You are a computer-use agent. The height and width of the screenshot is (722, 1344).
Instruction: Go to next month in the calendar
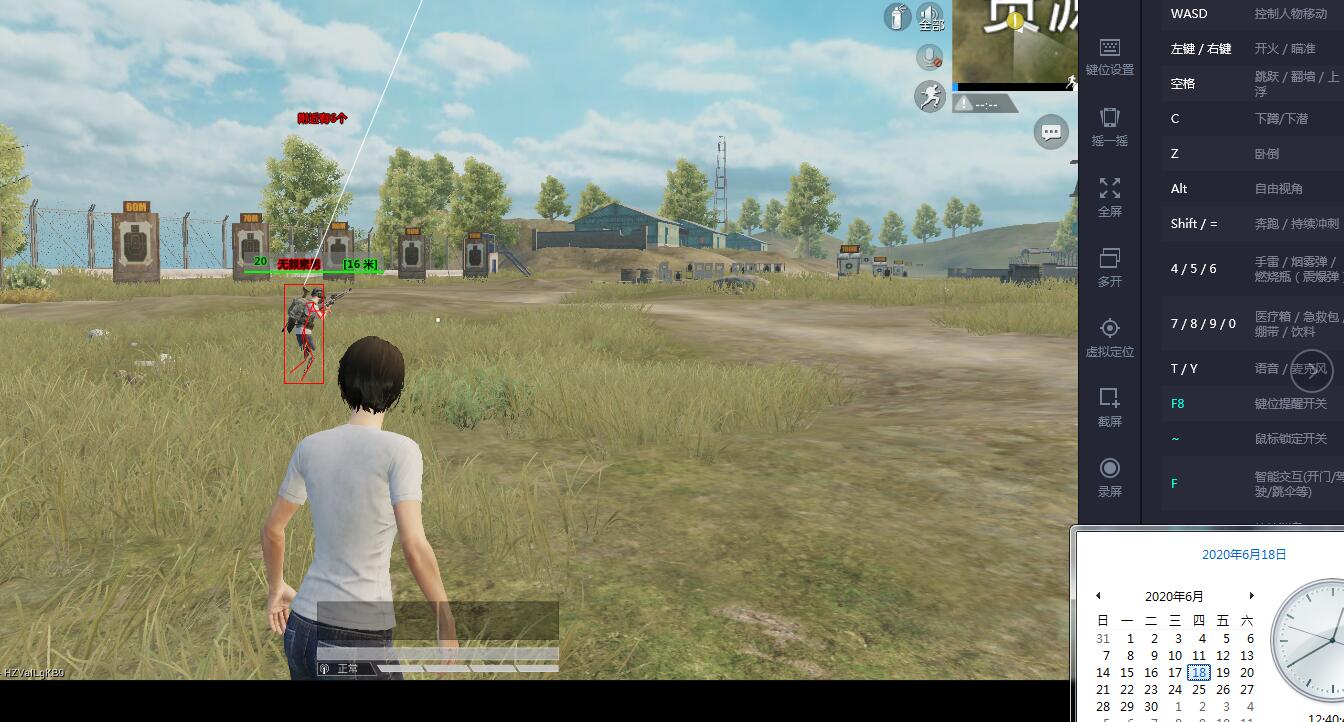click(x=1251, y=596)
